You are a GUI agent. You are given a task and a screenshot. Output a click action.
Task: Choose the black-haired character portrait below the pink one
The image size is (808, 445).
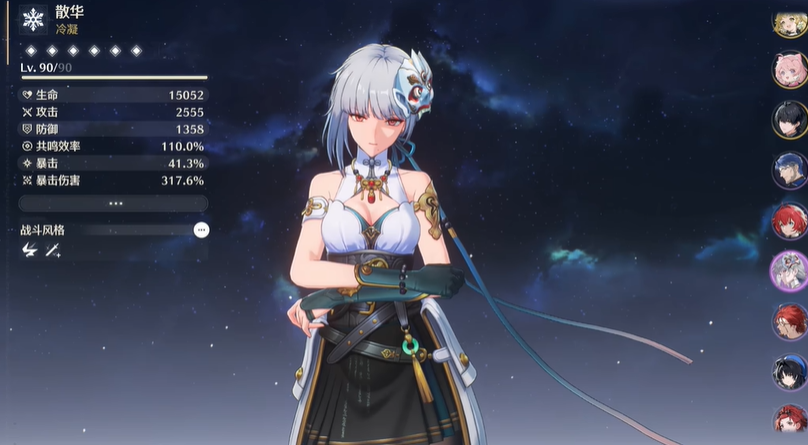click(788, 119)
